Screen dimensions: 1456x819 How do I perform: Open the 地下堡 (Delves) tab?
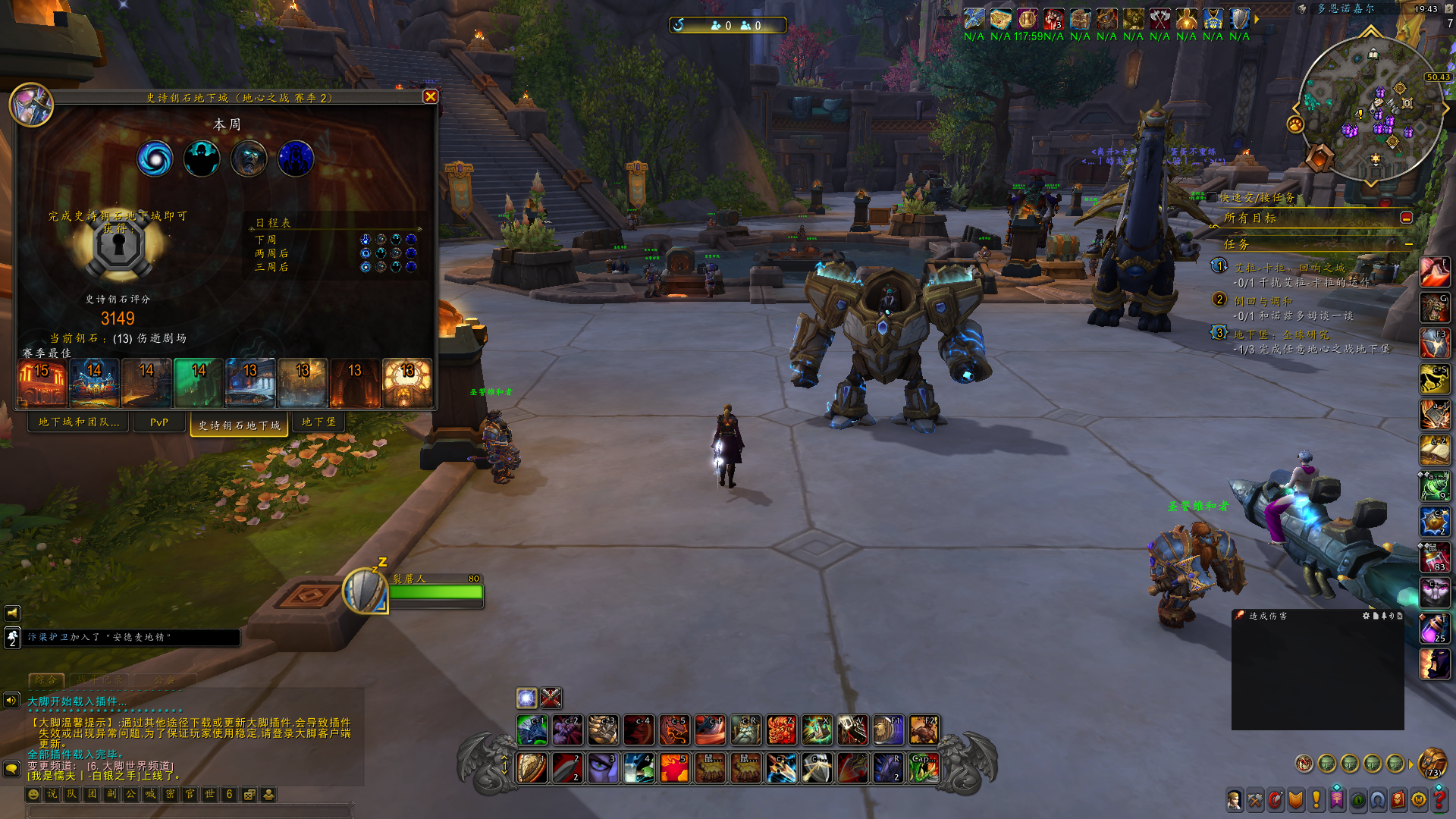318,422
